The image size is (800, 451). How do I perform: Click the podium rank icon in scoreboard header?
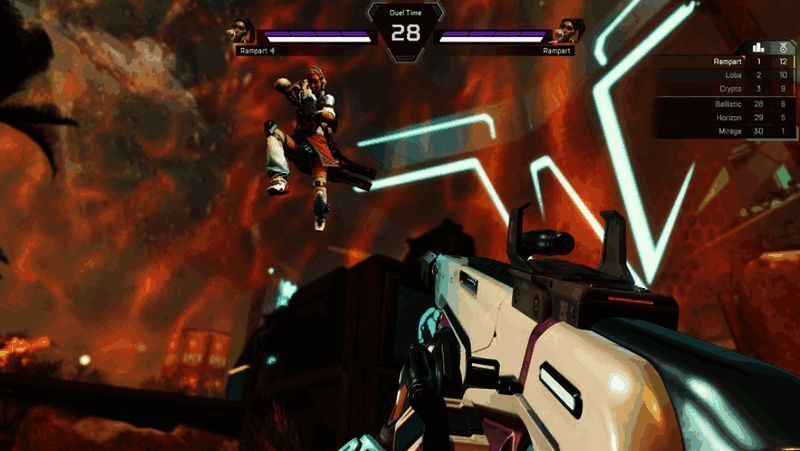point(759,47)
